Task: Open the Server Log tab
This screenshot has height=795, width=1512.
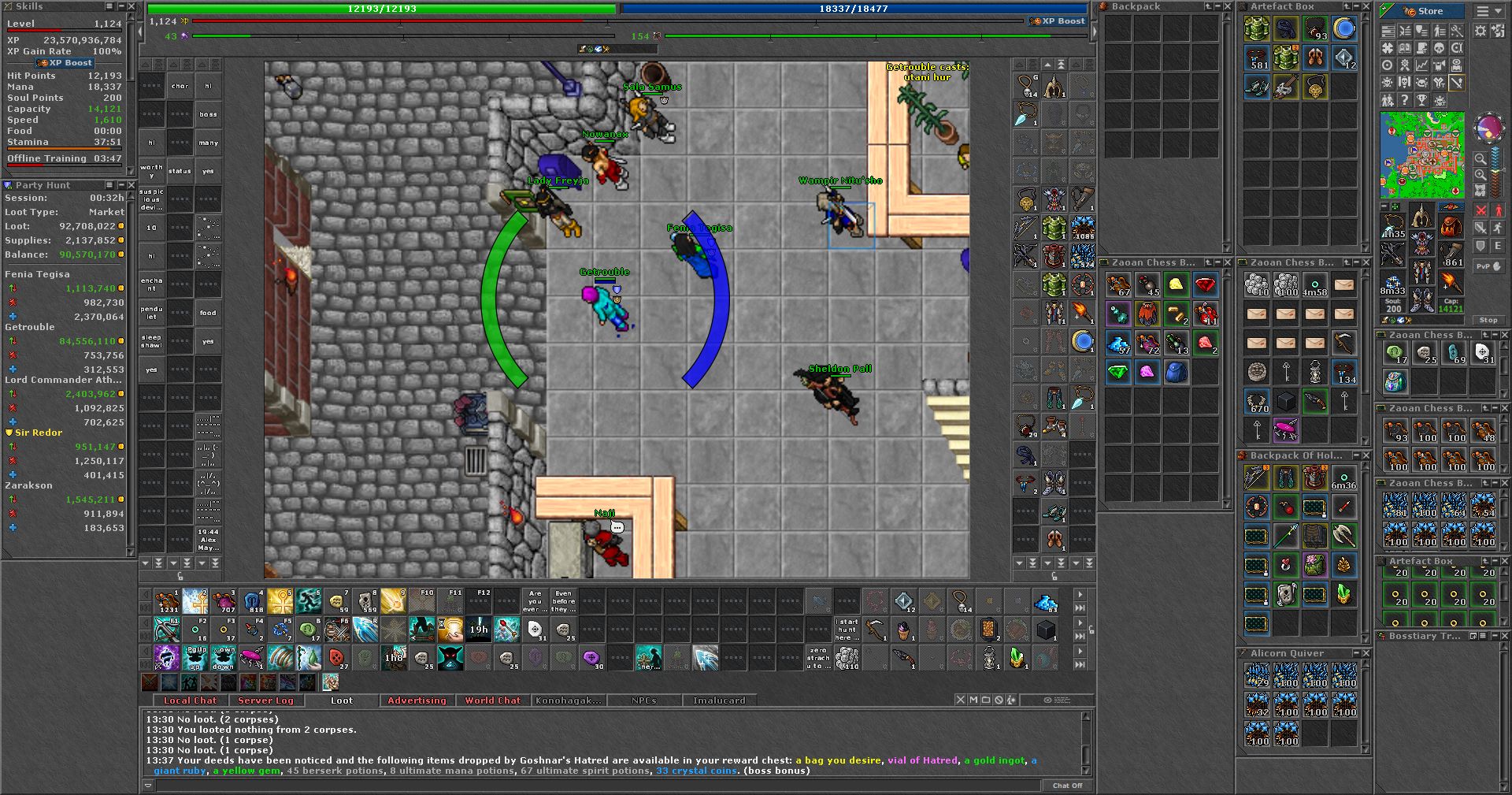Action: click(x=265, y=700)
